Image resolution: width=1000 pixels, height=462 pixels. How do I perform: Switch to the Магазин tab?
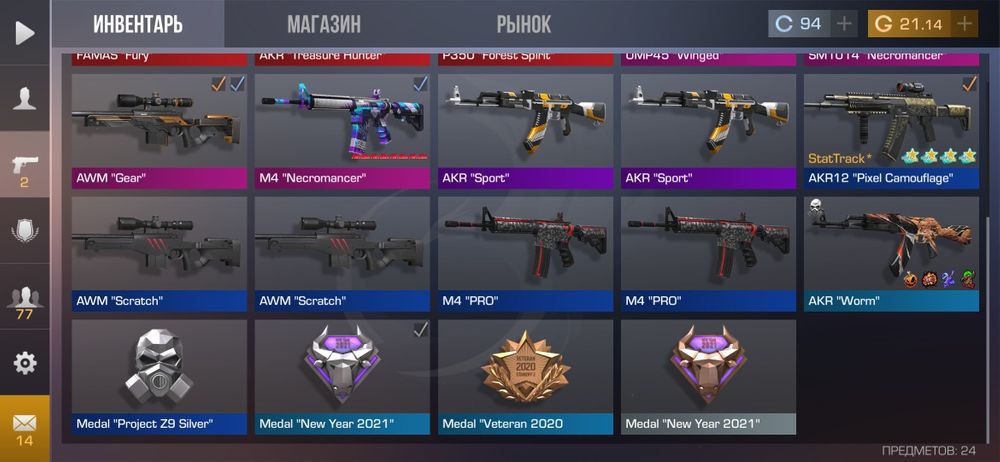coord(323,24)
